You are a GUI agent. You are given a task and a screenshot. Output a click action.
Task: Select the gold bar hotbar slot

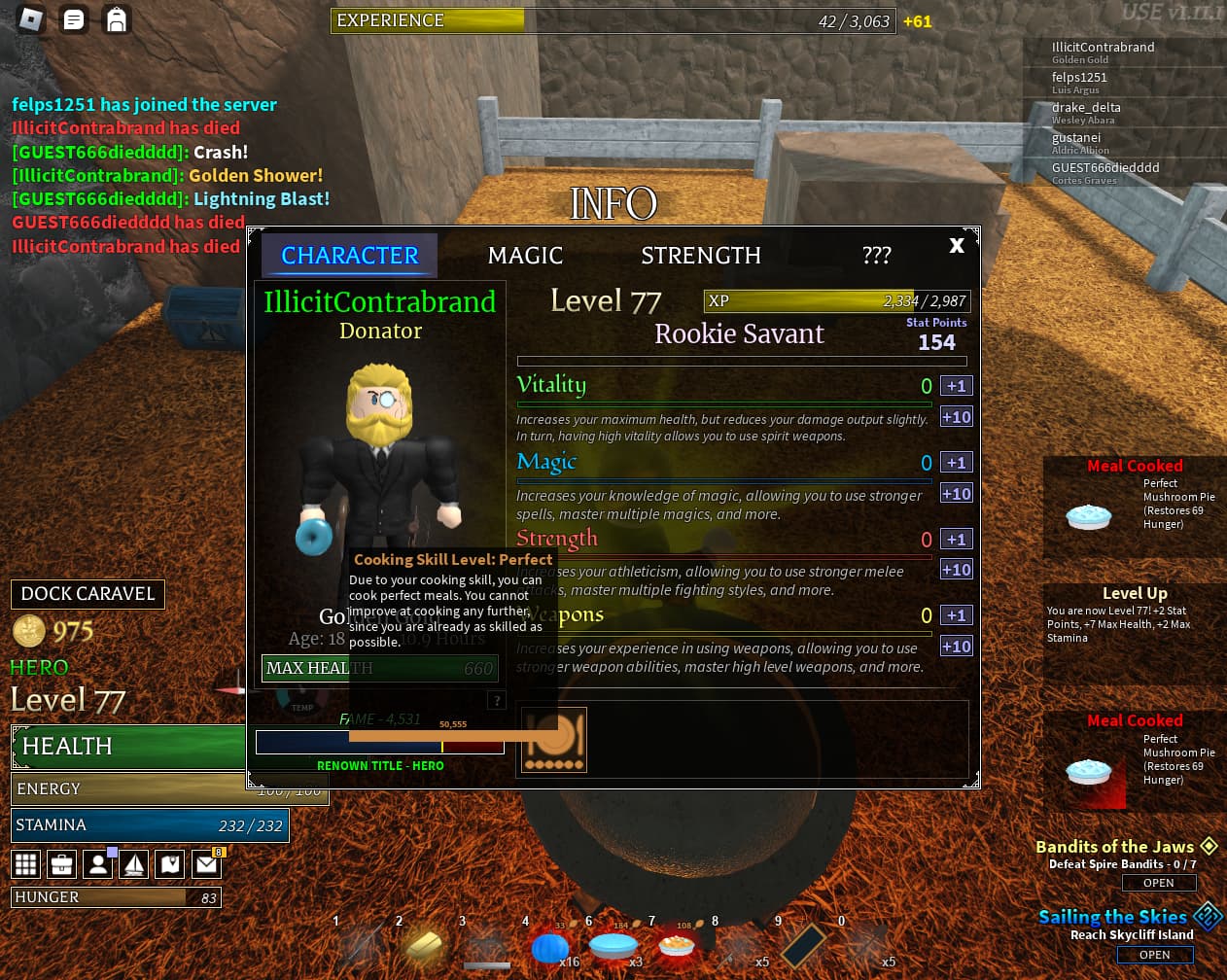click(x=424, y=944)
